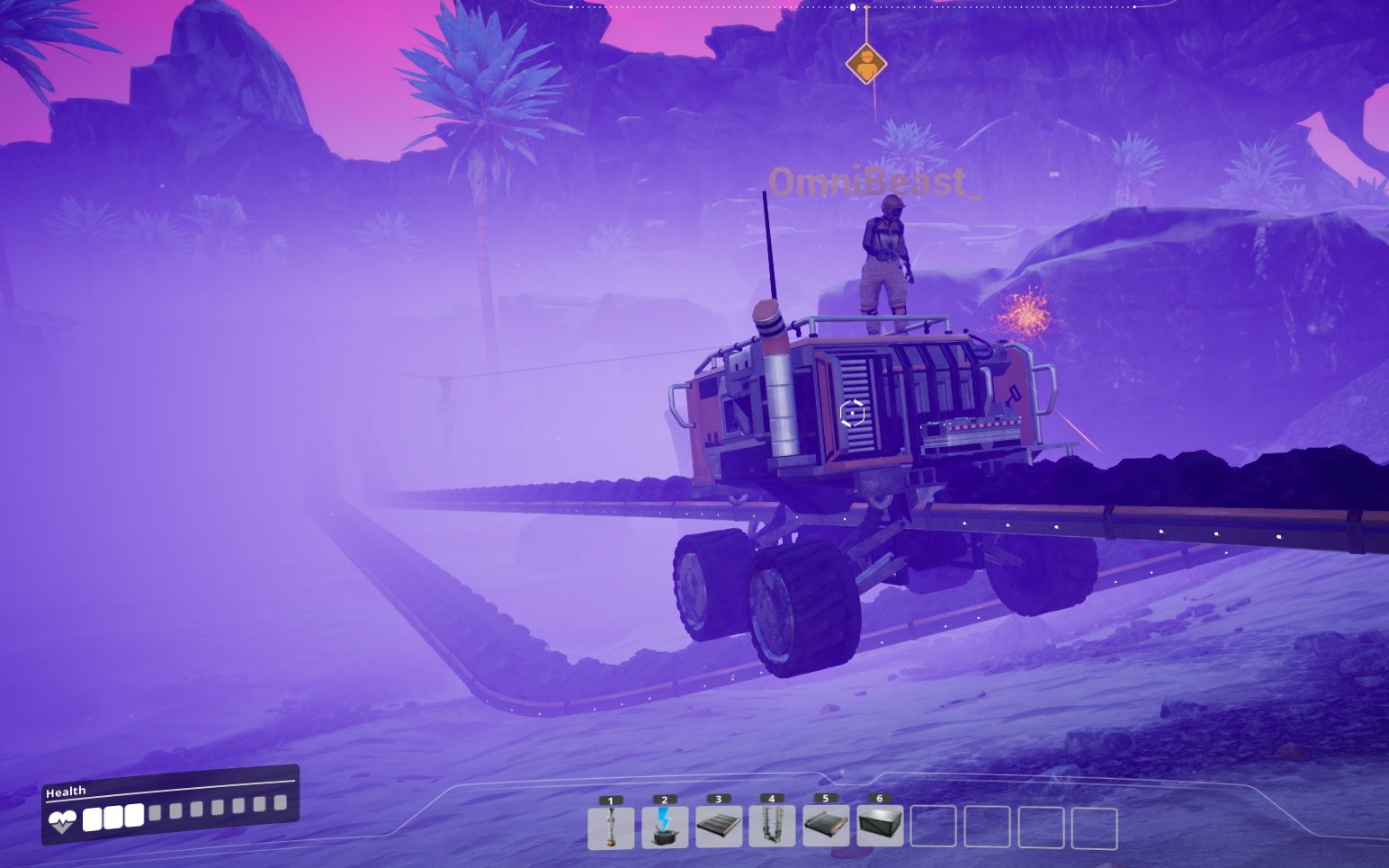1389x868 pixels.
Task: Select the metal ramp panel in slot 3
Action: pos(718,826)
